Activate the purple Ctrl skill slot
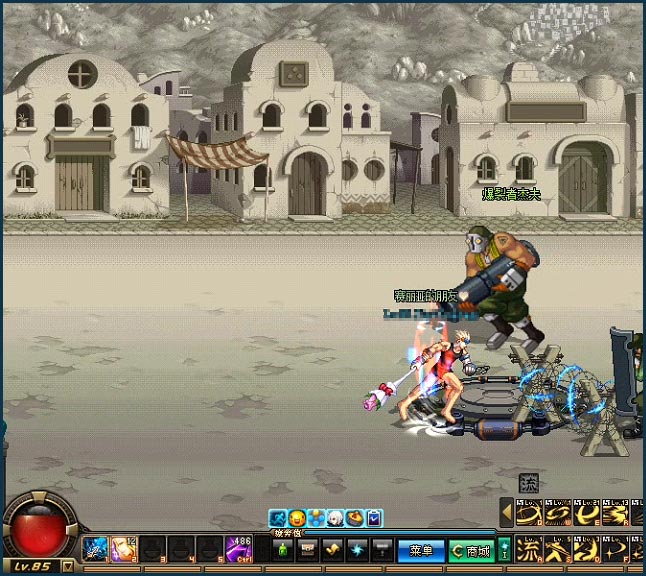Screen dimensions: 646x576 pyautogui.click(x=239, y=548)
